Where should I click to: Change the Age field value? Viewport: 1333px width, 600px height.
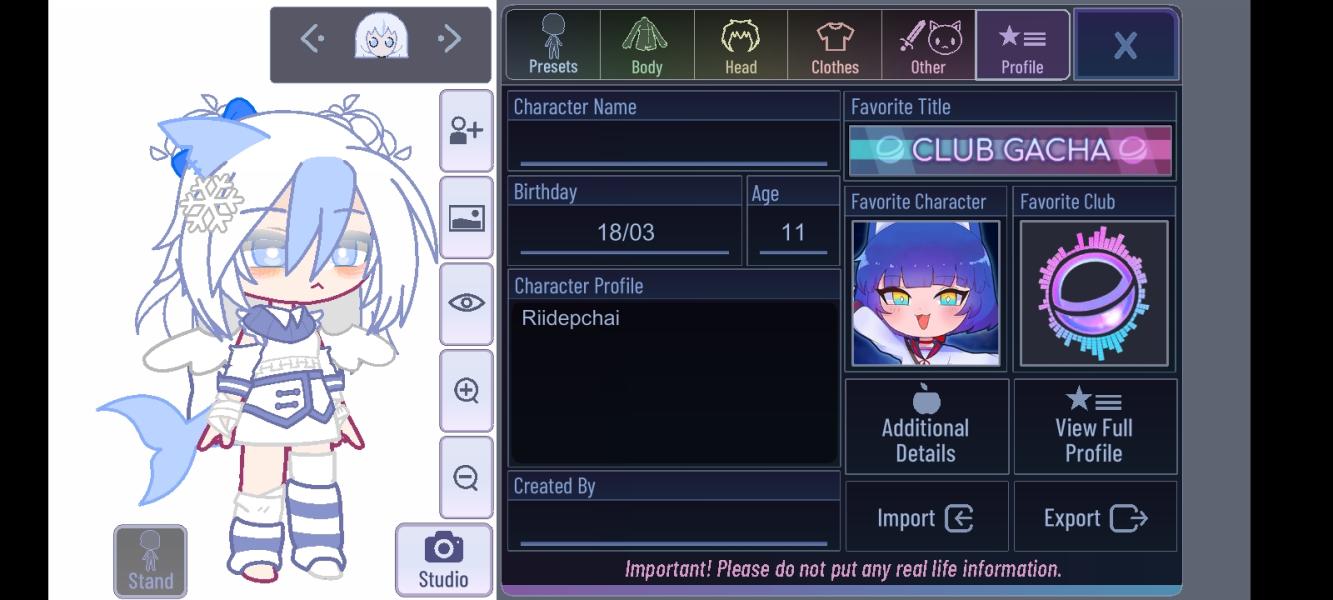click(x=793, y=233)
